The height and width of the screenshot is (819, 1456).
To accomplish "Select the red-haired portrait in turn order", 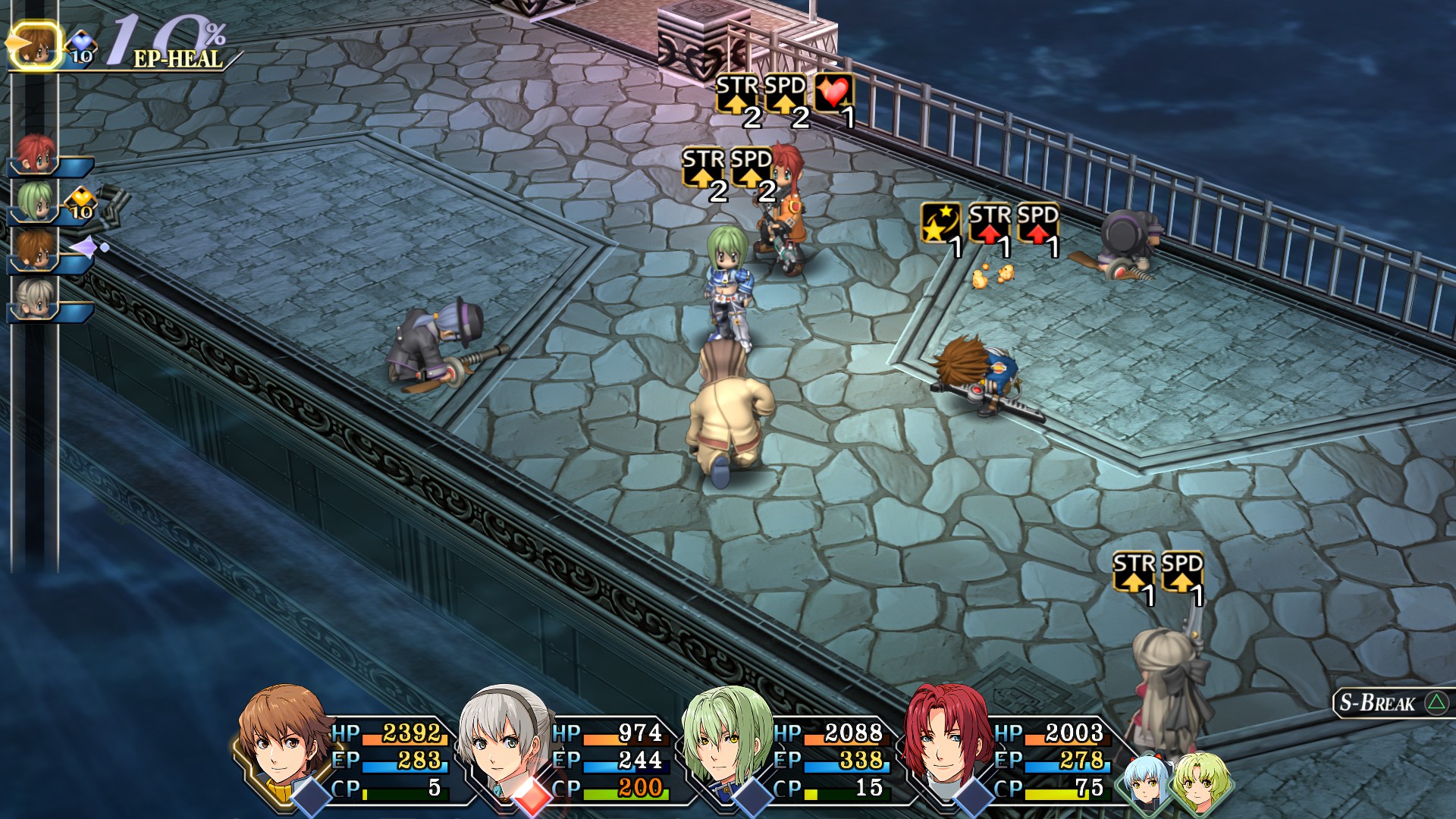I will [35, 155].
